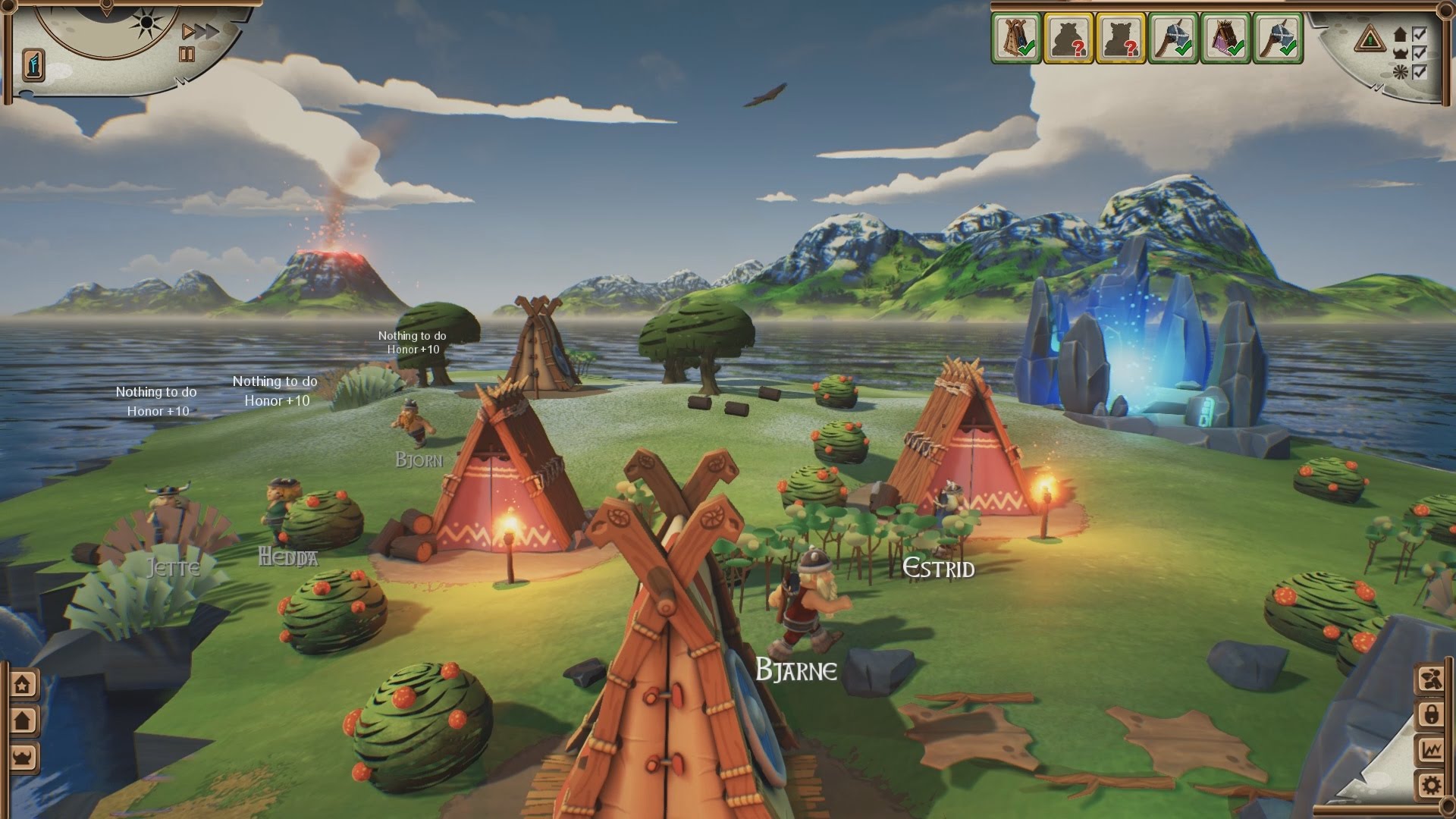Open the gear settings menu
The height and width of the screenshot is (819, 1456).
tap(1432, 785)
